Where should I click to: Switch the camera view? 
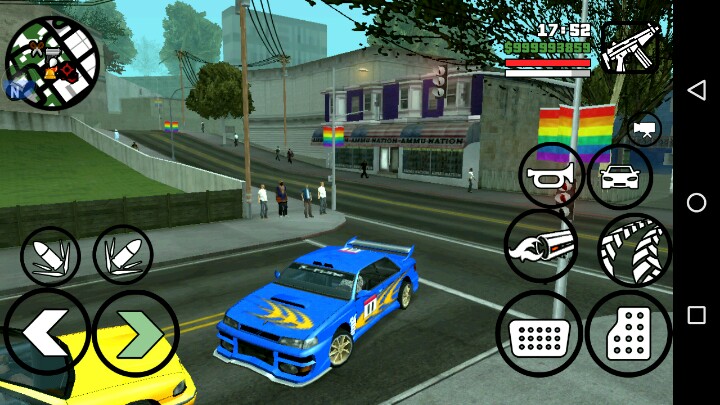645,129
